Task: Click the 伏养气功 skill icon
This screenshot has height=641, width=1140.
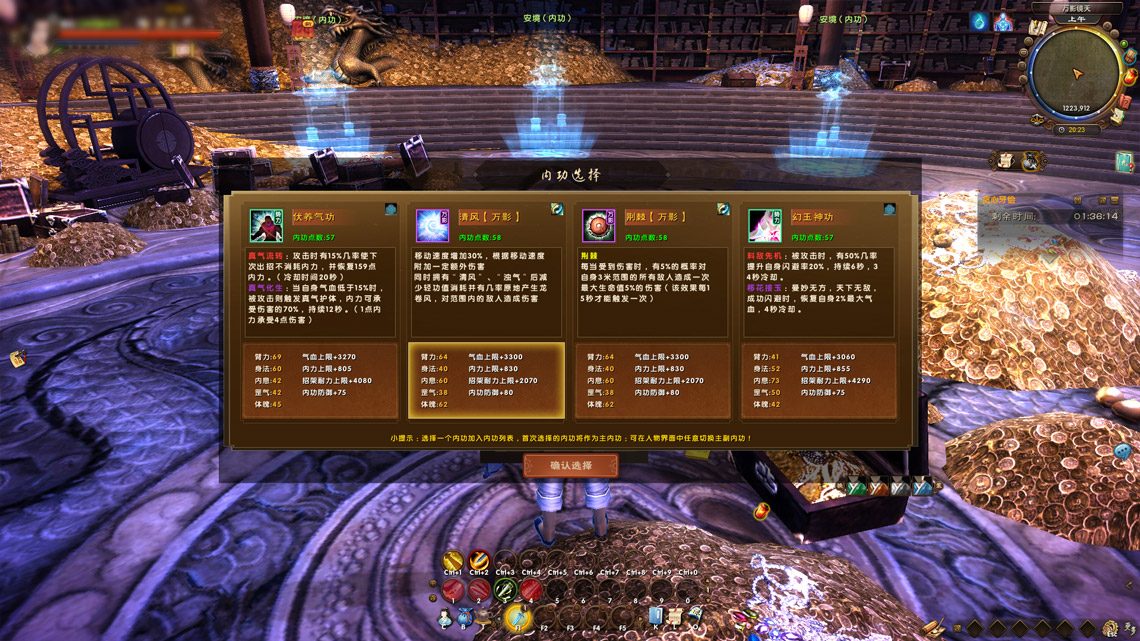Action: (x=266, y=225)
